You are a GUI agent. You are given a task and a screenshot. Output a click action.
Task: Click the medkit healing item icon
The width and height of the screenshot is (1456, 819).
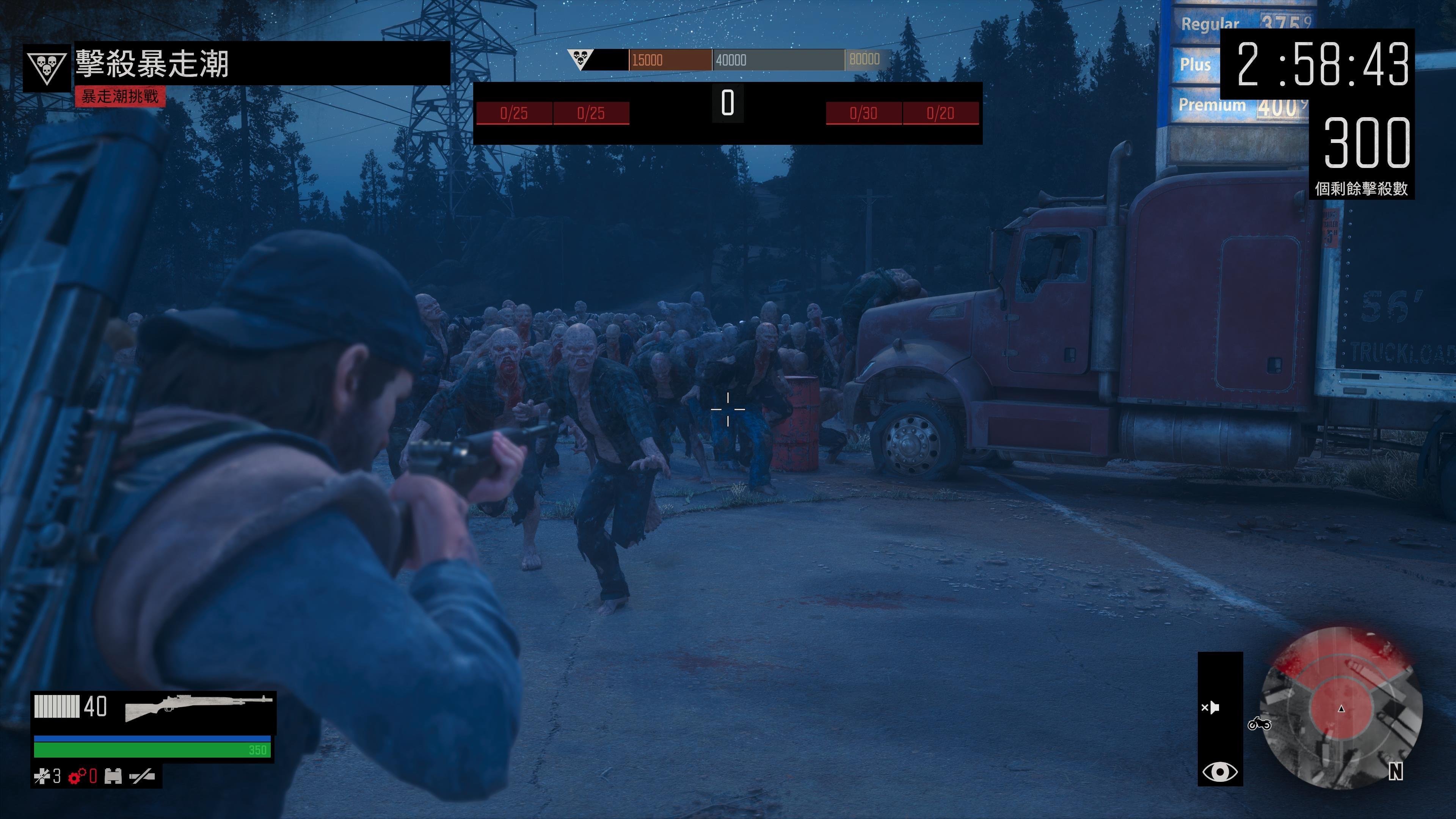click(42, 777)
